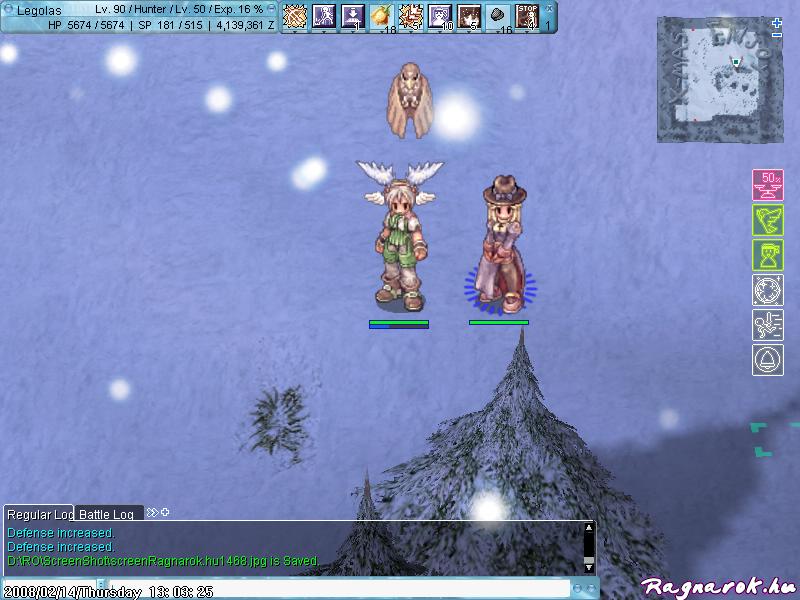This screenshot has width=800, height=600.
Task: Expand chat tab options double-arrow button
Action: tap(152, 513)
